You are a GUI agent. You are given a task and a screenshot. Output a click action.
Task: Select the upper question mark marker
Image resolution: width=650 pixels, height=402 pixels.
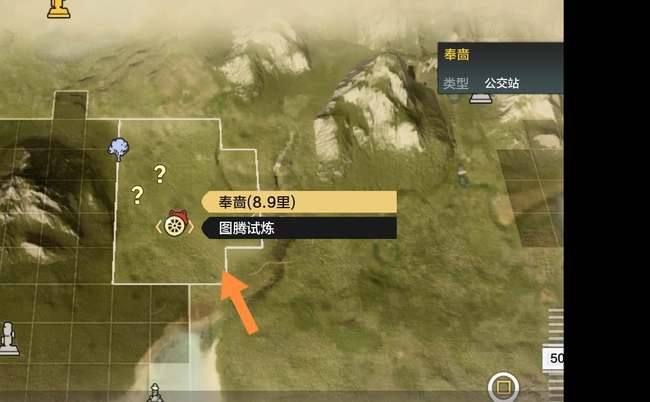pyautogui.click(x=159, y=173)
